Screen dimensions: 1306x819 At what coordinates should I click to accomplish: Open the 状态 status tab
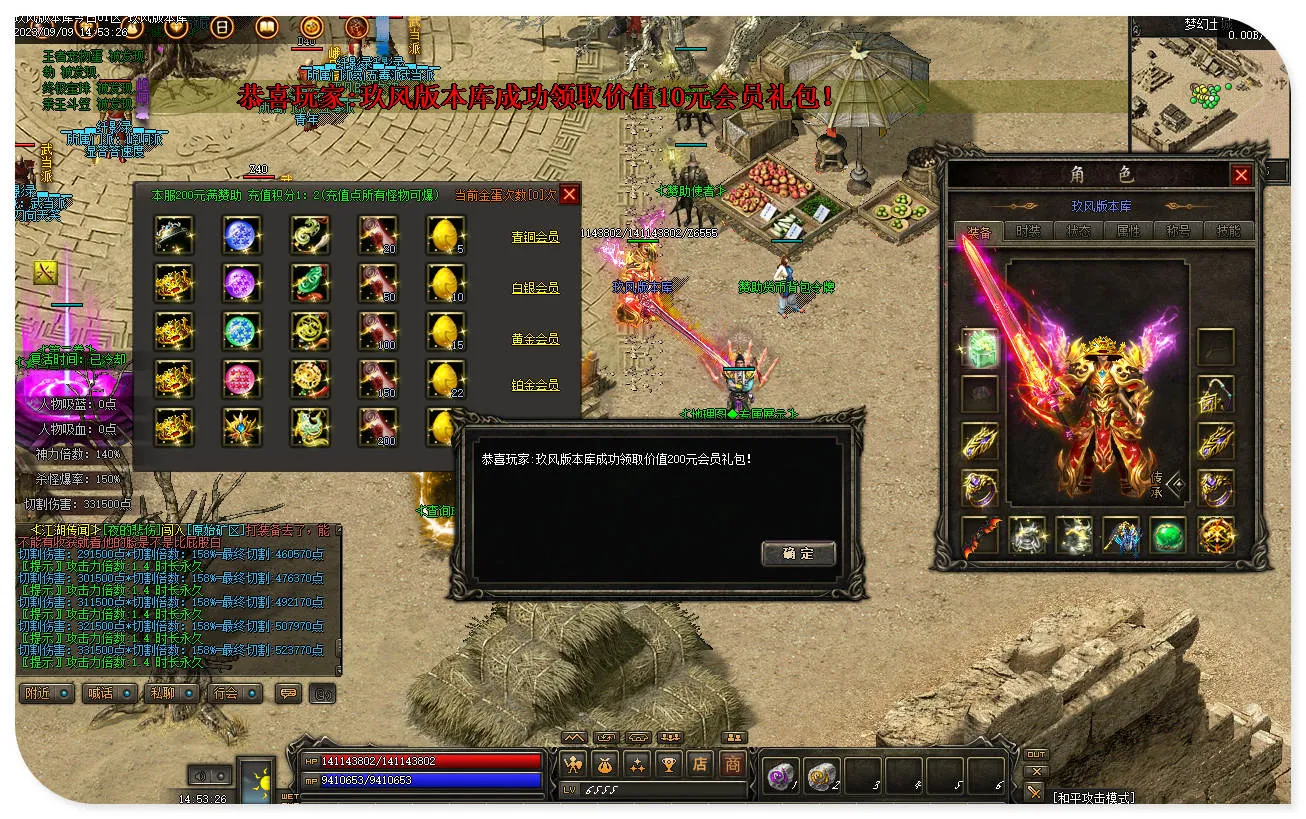coord(1078,230)
